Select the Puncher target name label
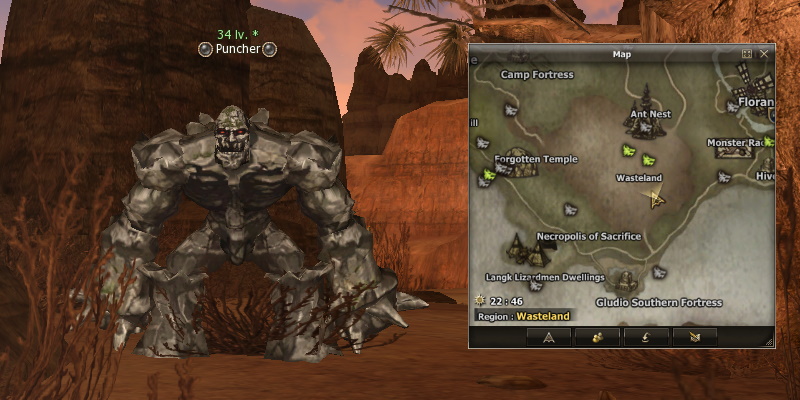This screenshot has width=800, height=400. [x=238, y=48]
